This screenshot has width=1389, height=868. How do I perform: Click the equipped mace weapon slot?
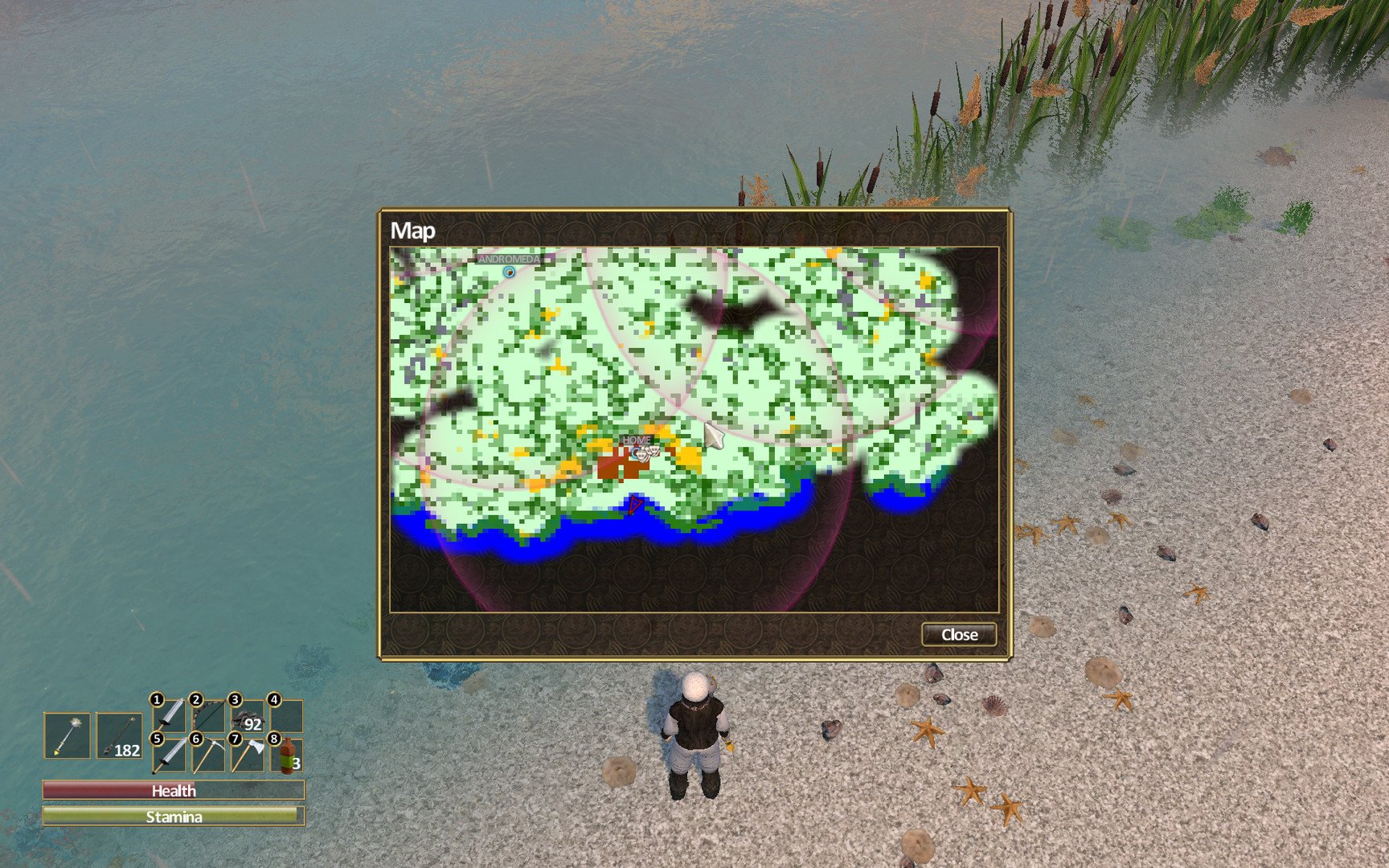(x=68, y=735)
